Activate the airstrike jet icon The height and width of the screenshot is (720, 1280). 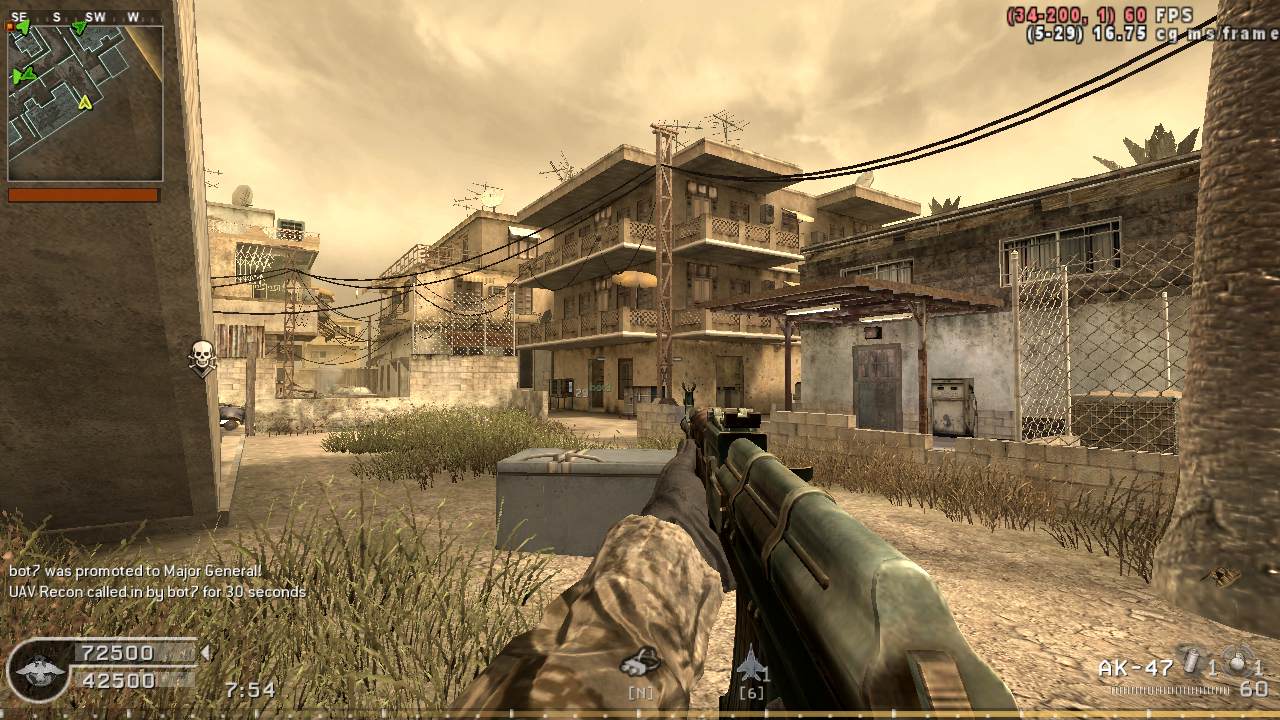click(750, 663)
